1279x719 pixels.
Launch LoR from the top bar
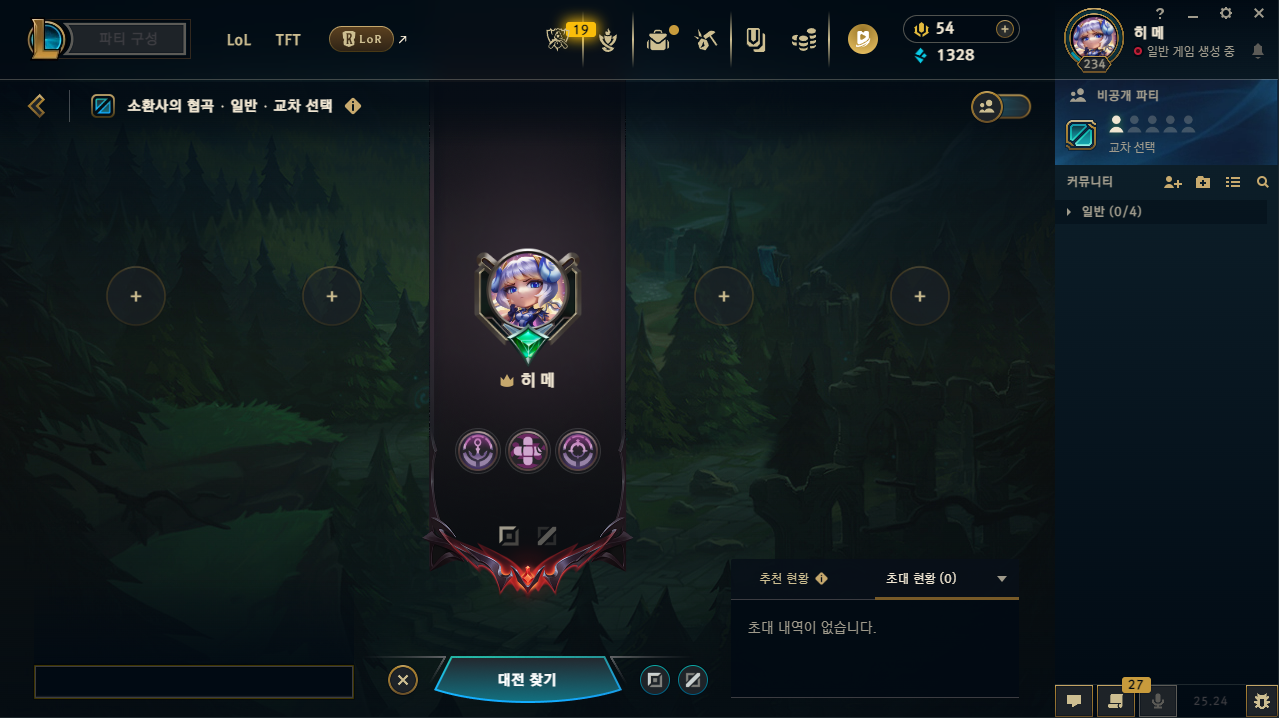361,40
